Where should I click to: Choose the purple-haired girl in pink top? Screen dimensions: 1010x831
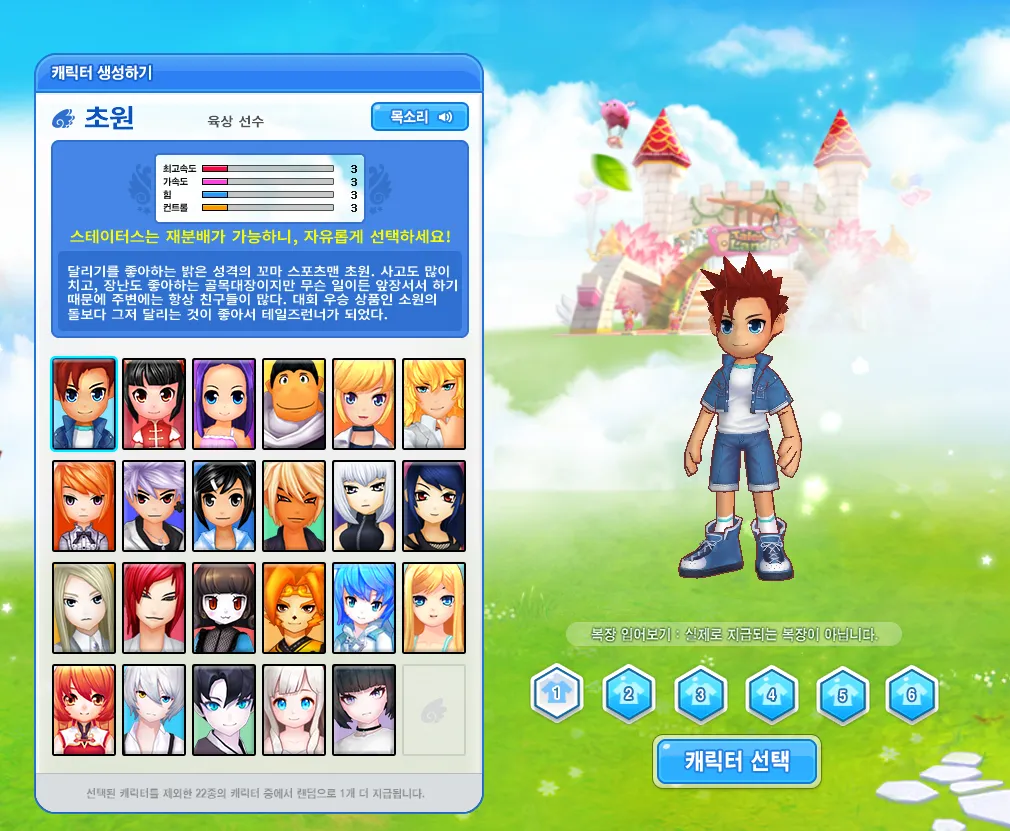pos(224,404)
